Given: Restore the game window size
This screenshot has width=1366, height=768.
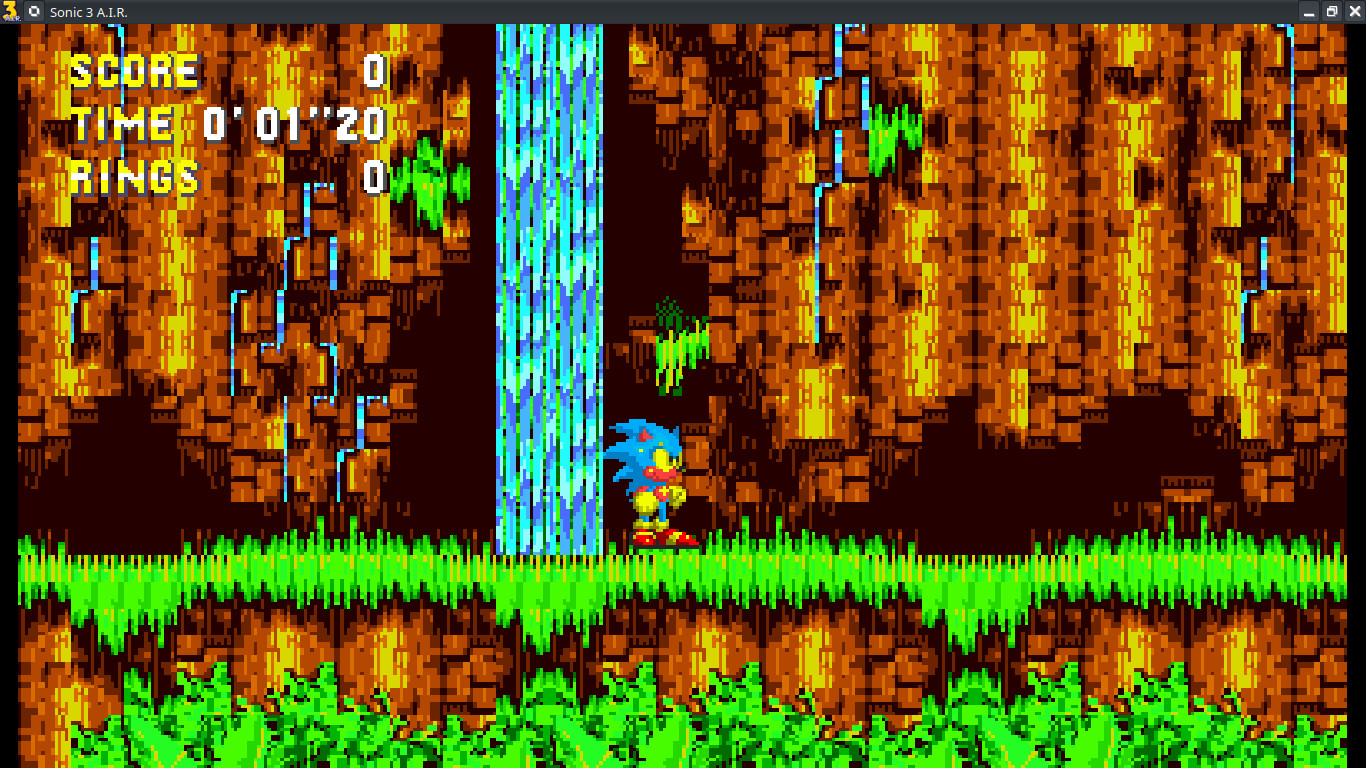Looking at the screenshot, I should point(1330,11).
